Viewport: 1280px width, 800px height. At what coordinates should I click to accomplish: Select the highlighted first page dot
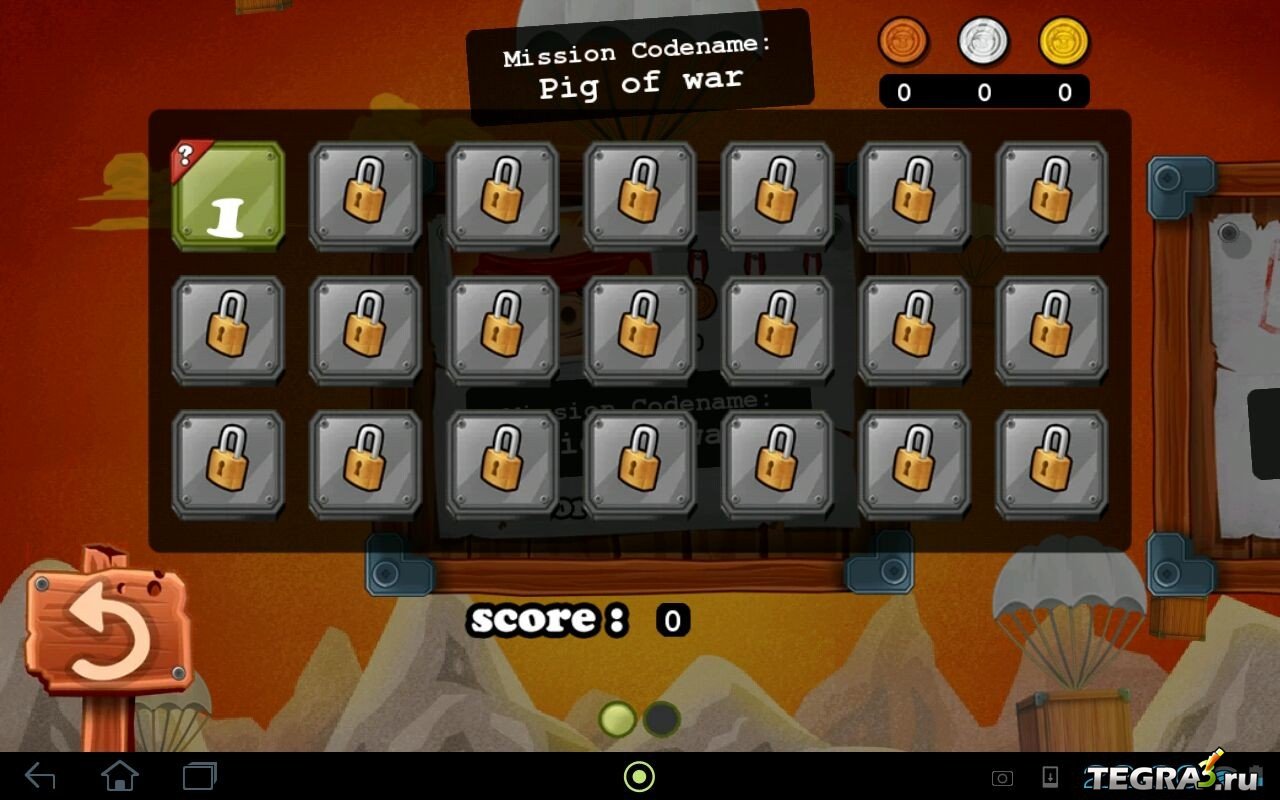coord(618,719)
